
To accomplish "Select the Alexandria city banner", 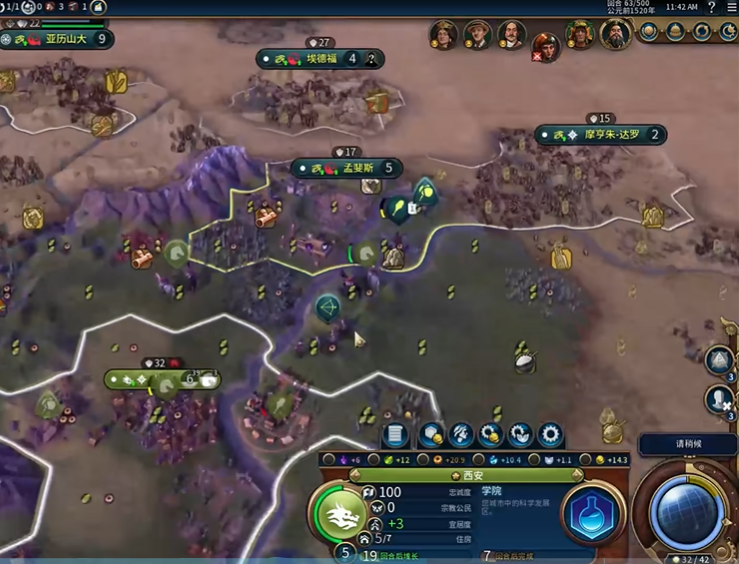I will click(60, 40).
